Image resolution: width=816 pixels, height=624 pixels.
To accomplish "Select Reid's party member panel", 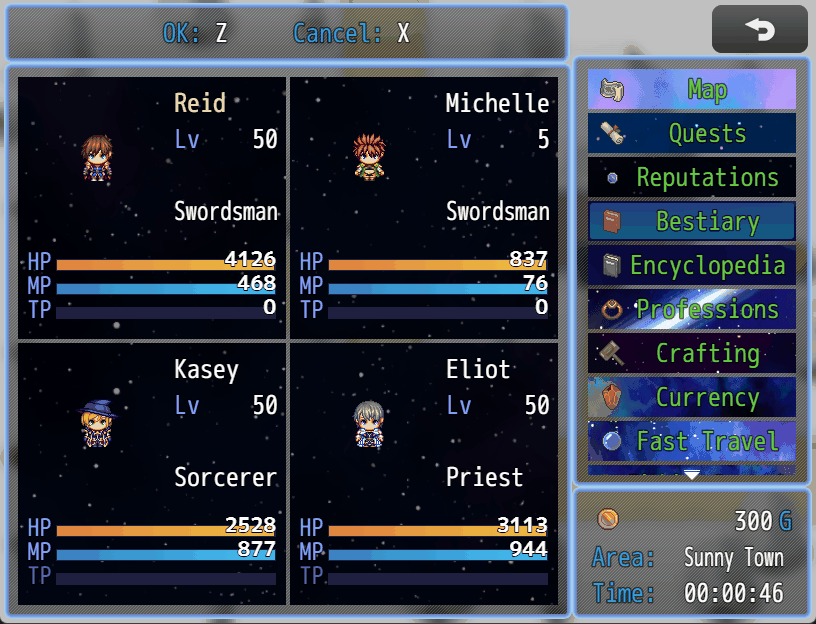I will coord(152,208).
